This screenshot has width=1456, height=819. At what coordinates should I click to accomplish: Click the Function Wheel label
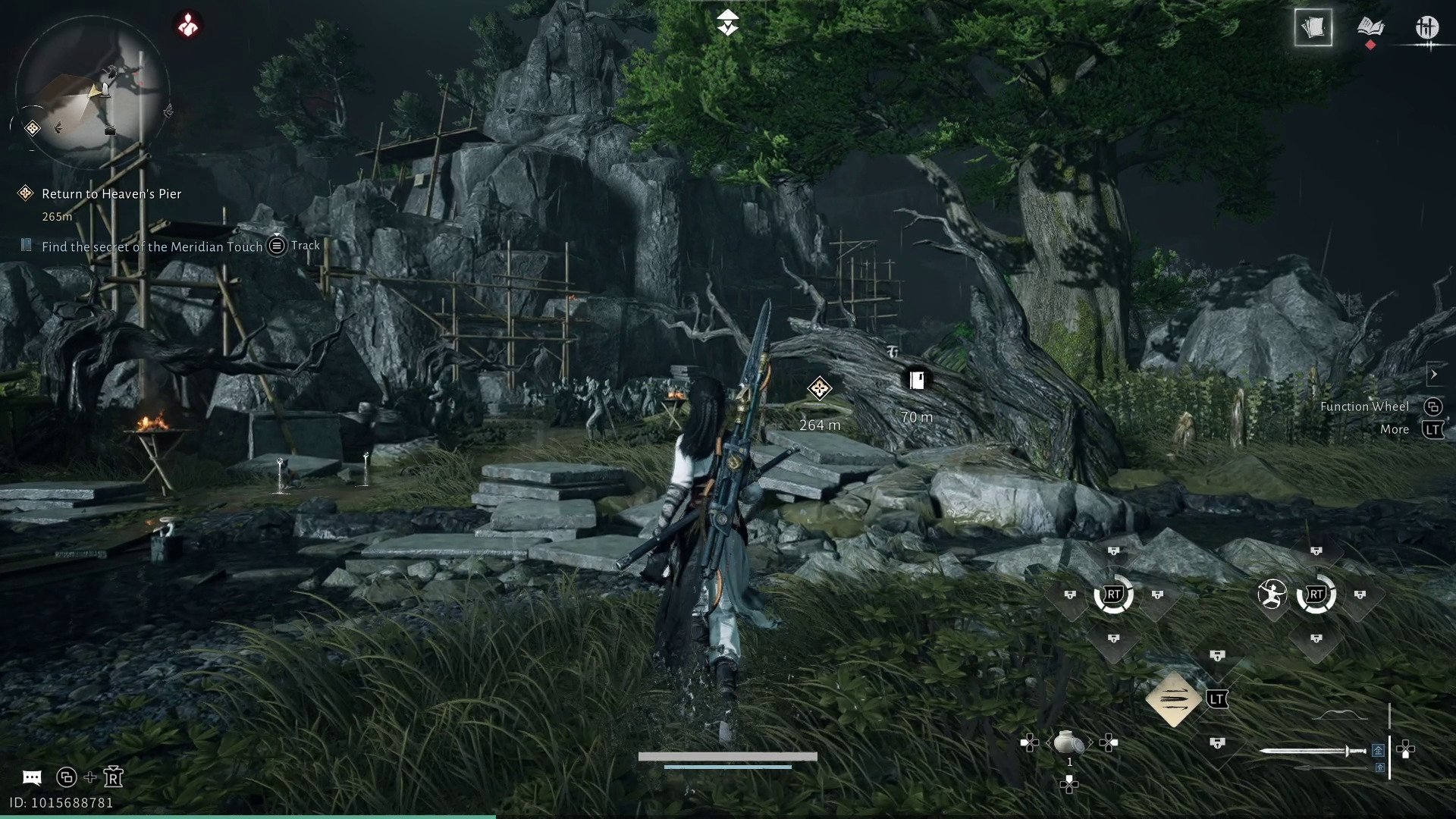[1363, 406]
